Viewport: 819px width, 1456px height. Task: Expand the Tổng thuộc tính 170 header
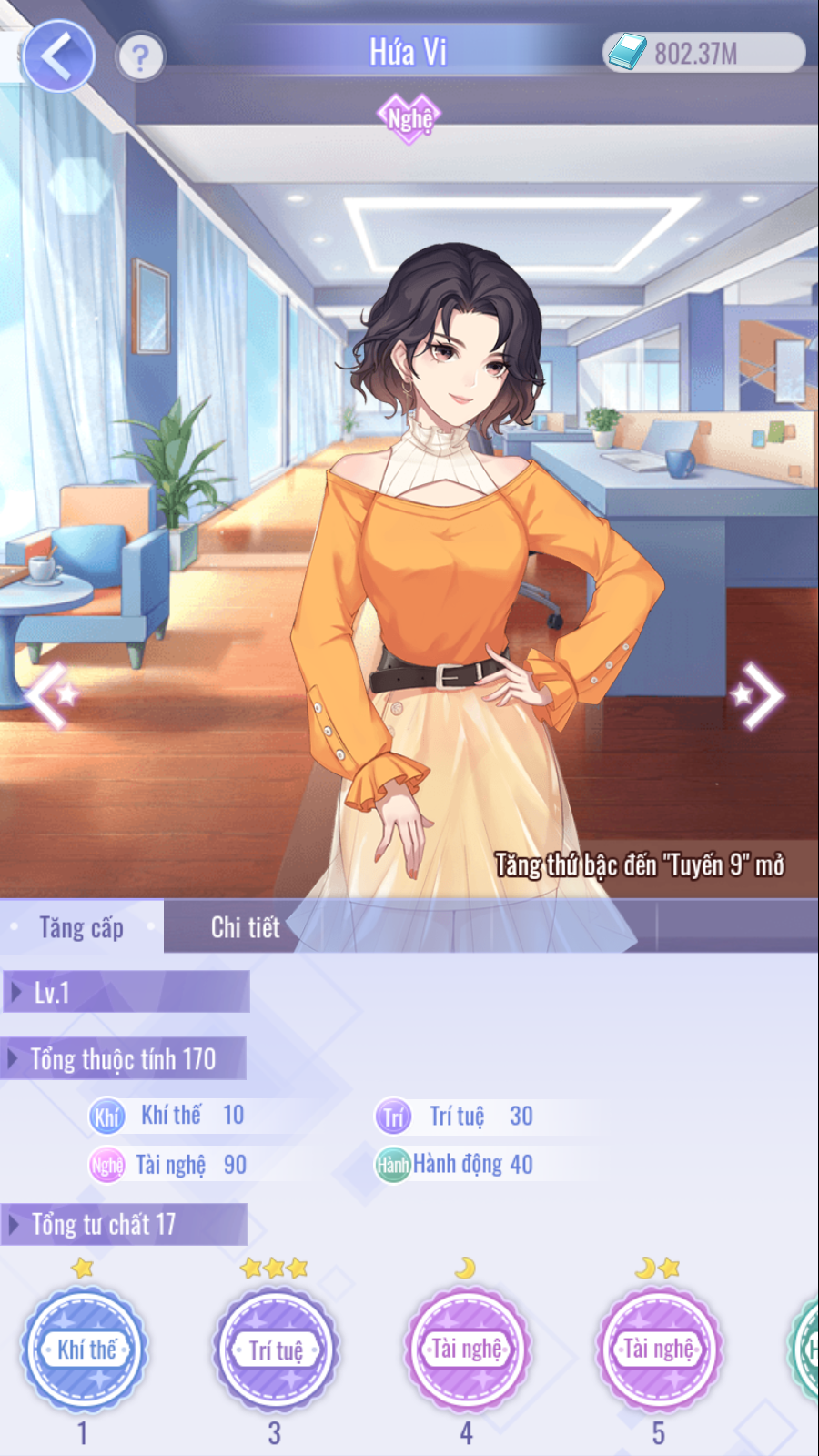coord(123,1059)
